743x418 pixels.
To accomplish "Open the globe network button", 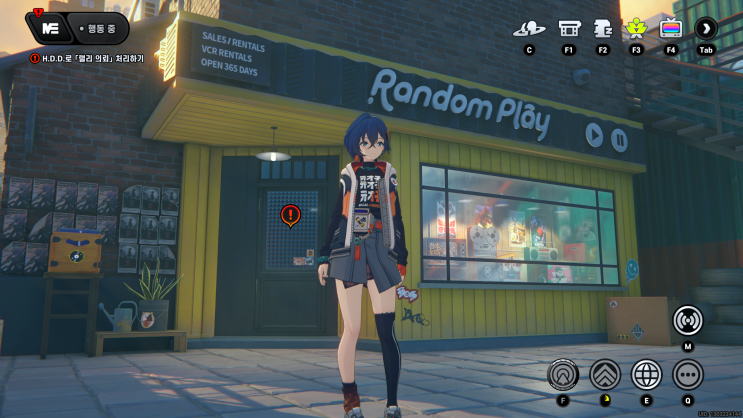I will (x=646, y=375).
